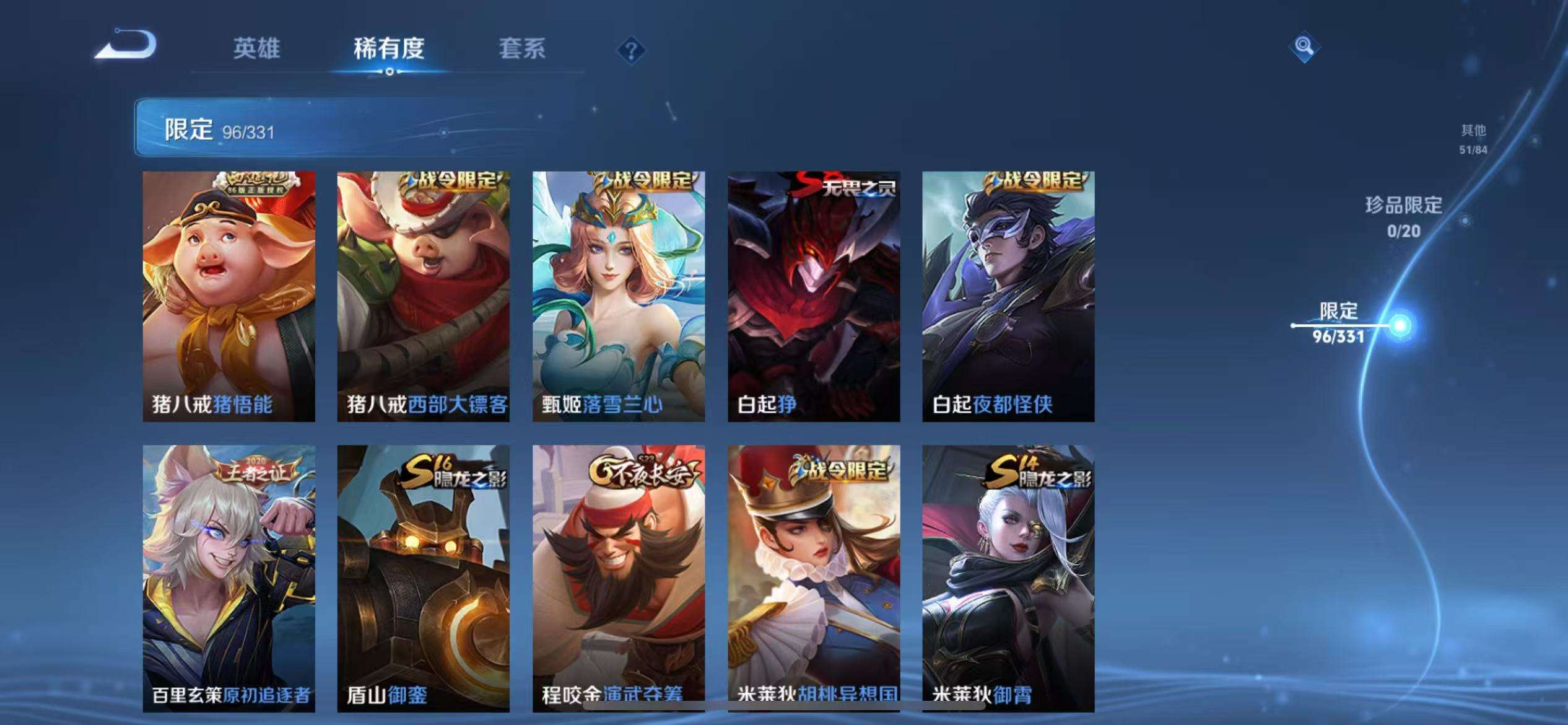Switch to the 英雄 tab
The width and height of the screenshot is (1568, 725).
(257, 50)
